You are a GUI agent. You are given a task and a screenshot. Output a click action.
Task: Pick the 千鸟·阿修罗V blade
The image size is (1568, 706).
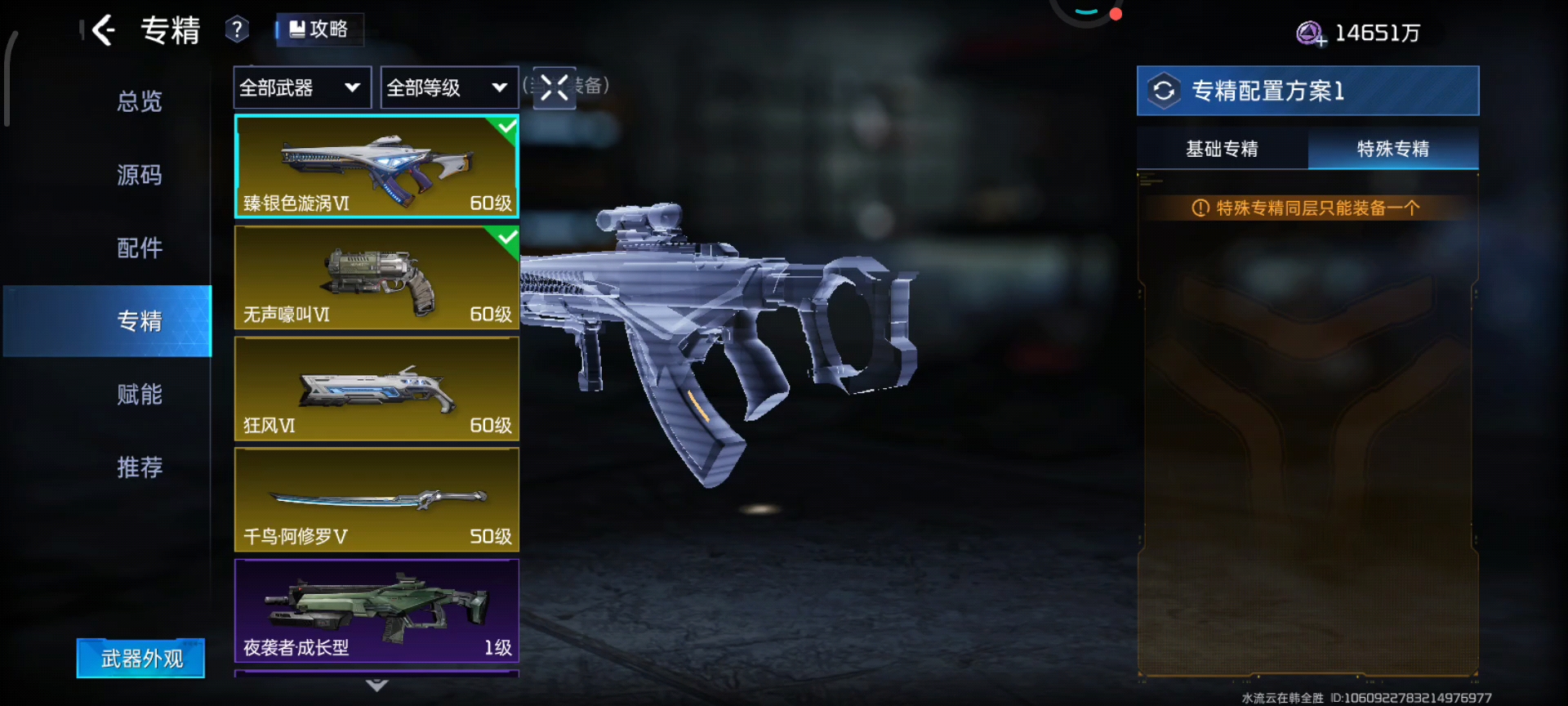point(376,500)
